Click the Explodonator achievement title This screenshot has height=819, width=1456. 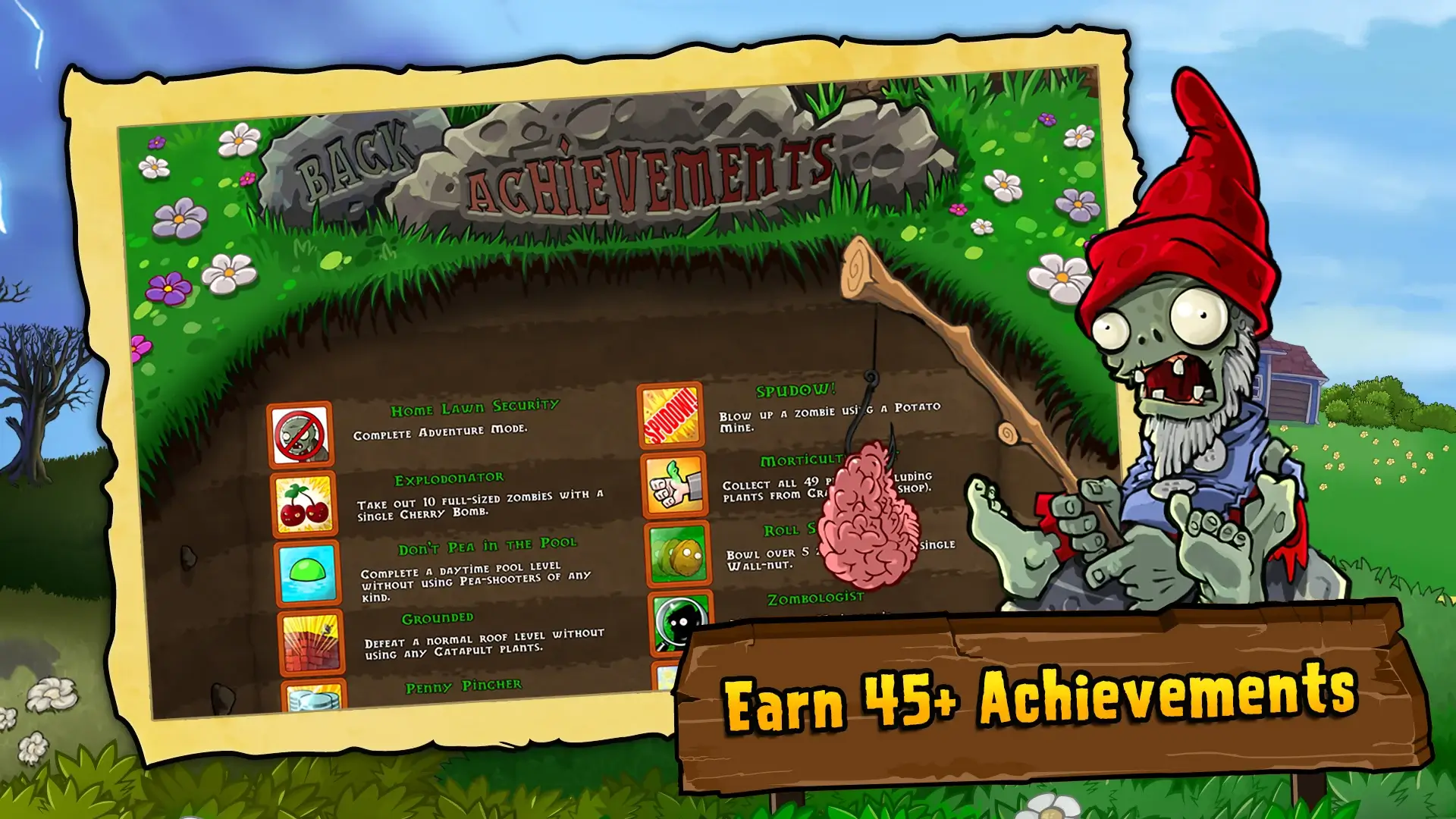[447, 478]
